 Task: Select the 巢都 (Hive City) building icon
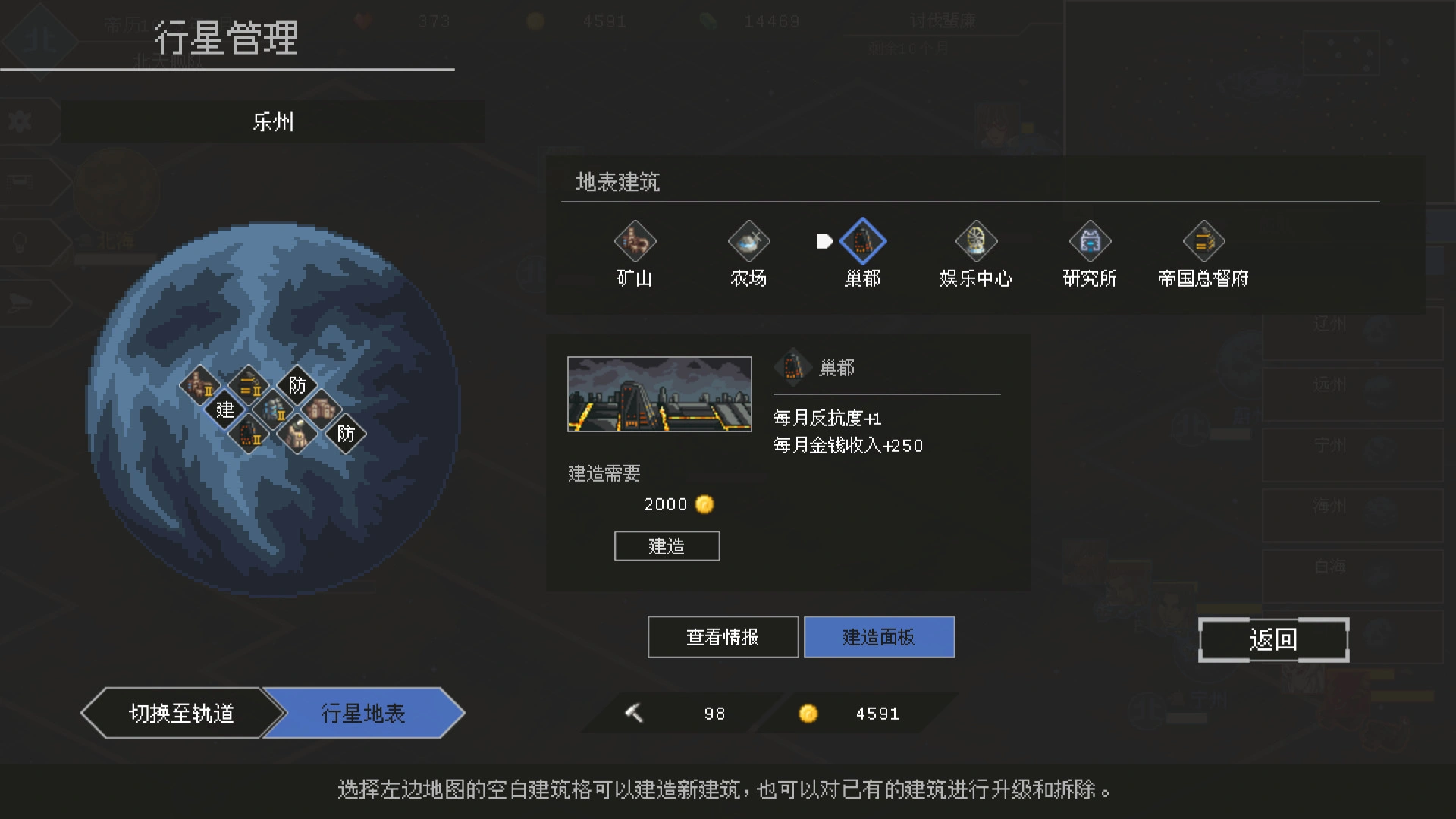pos(863,241)
